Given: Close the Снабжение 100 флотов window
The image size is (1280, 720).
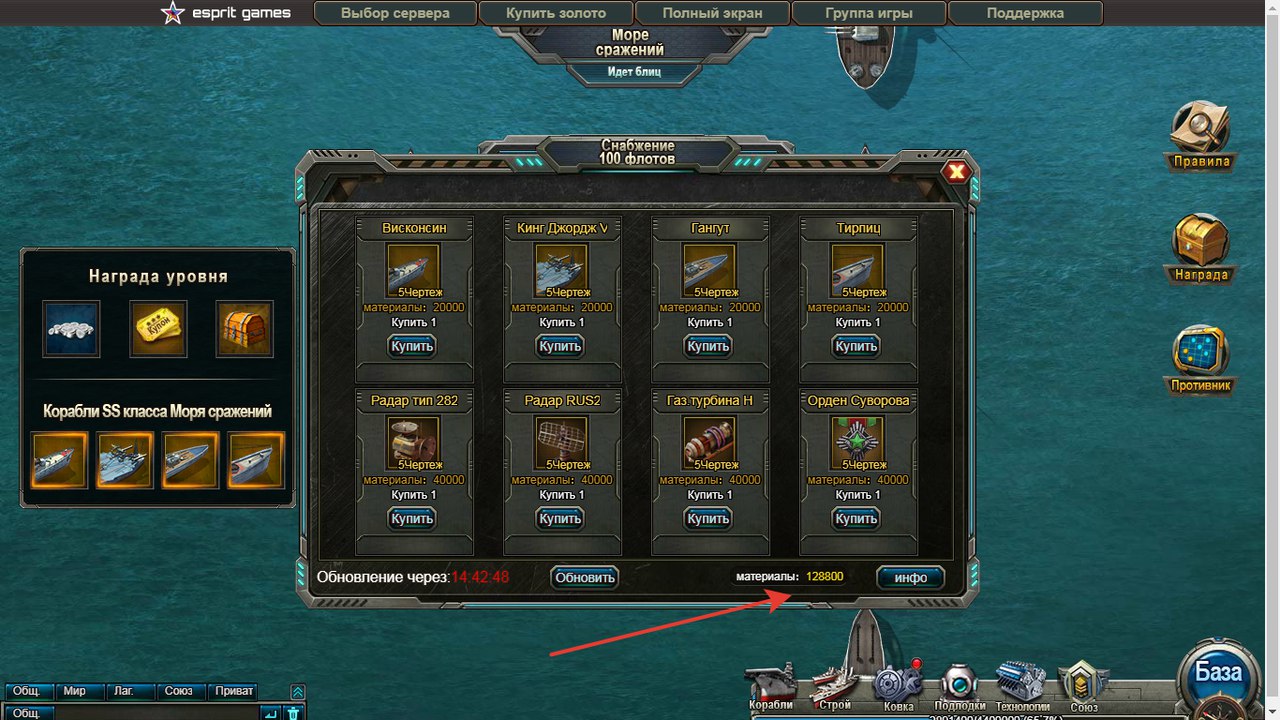Looking at the screenshot, I should (957, 172).
